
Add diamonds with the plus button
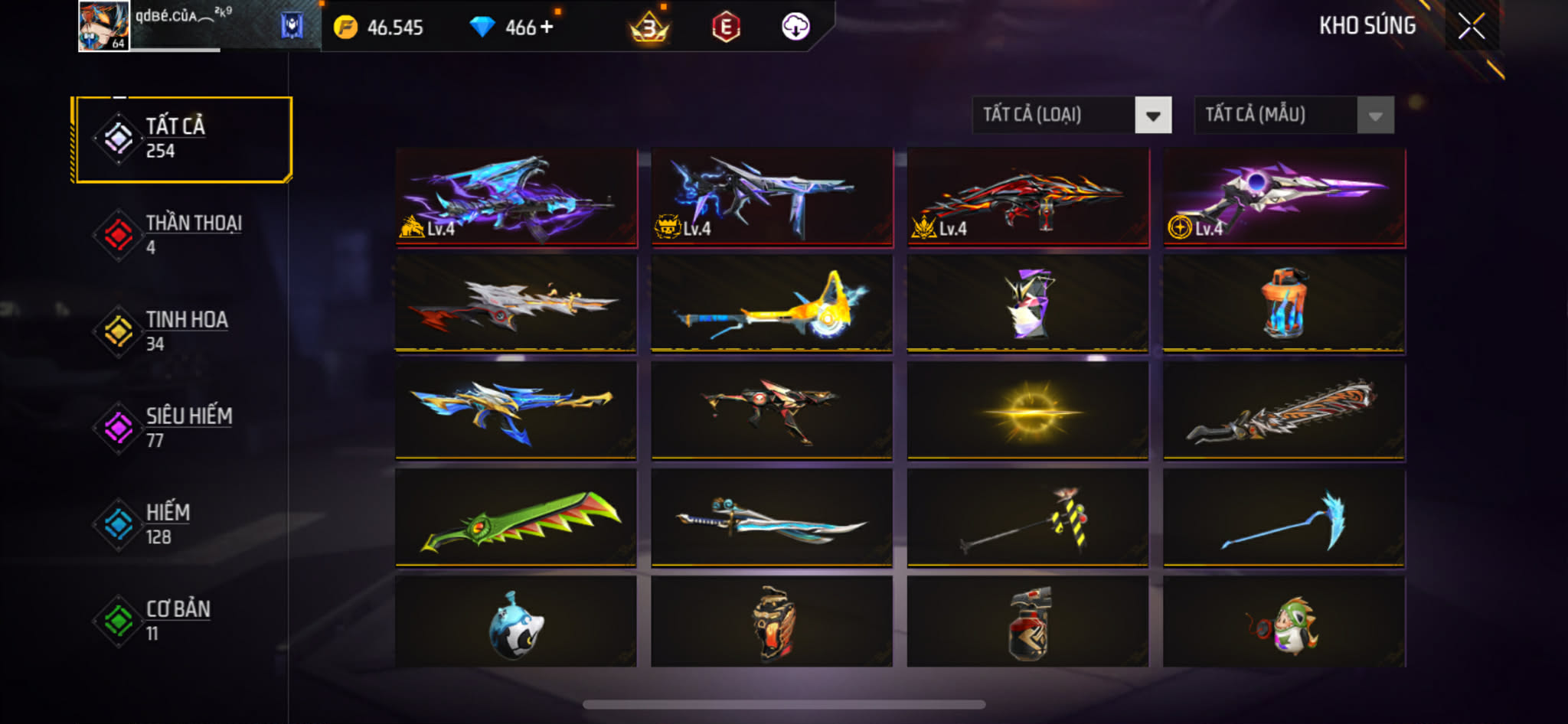pos(547,28)
